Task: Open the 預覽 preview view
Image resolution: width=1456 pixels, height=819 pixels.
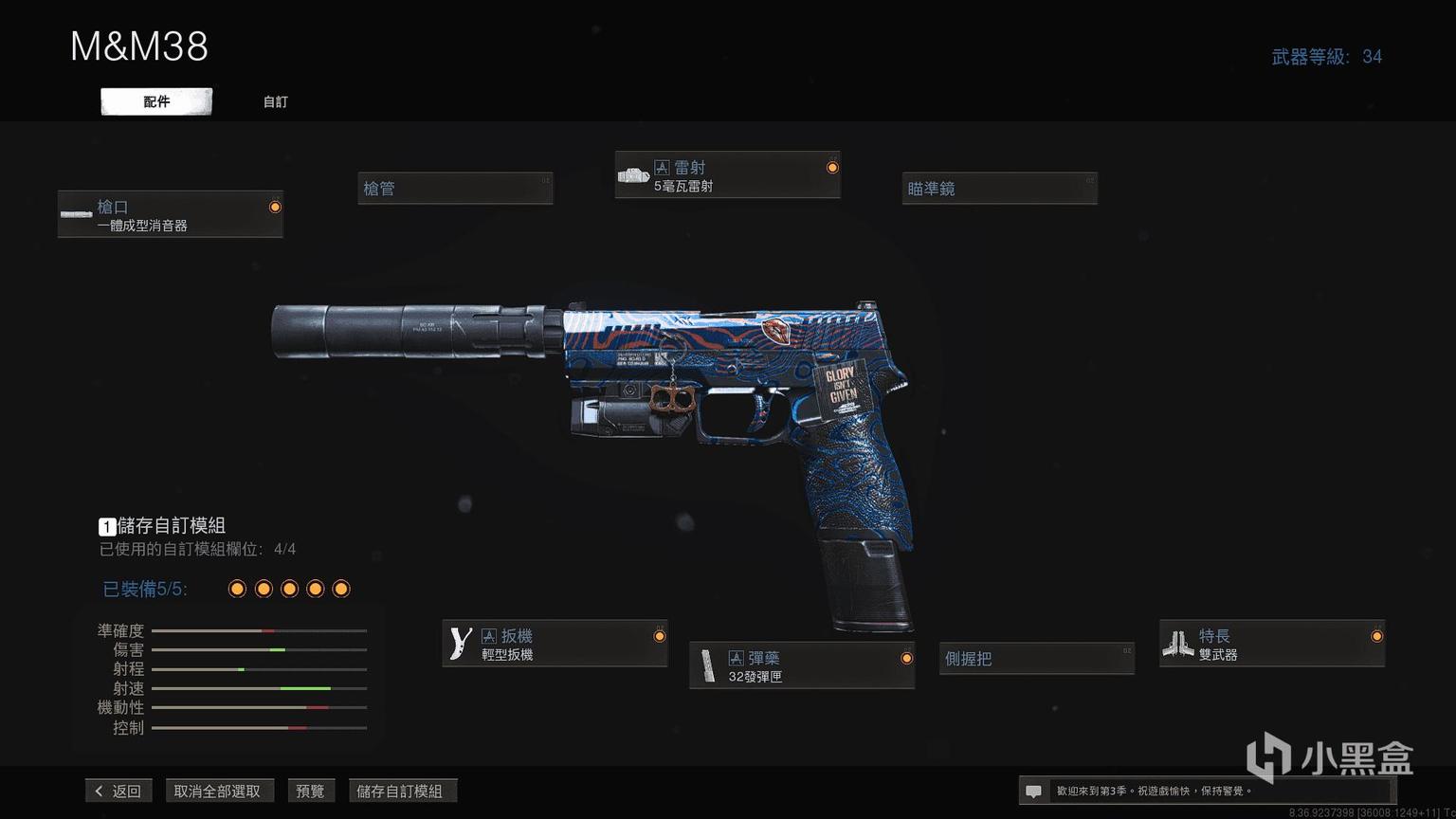Action: pyautogui.click(x=310, y=791)
